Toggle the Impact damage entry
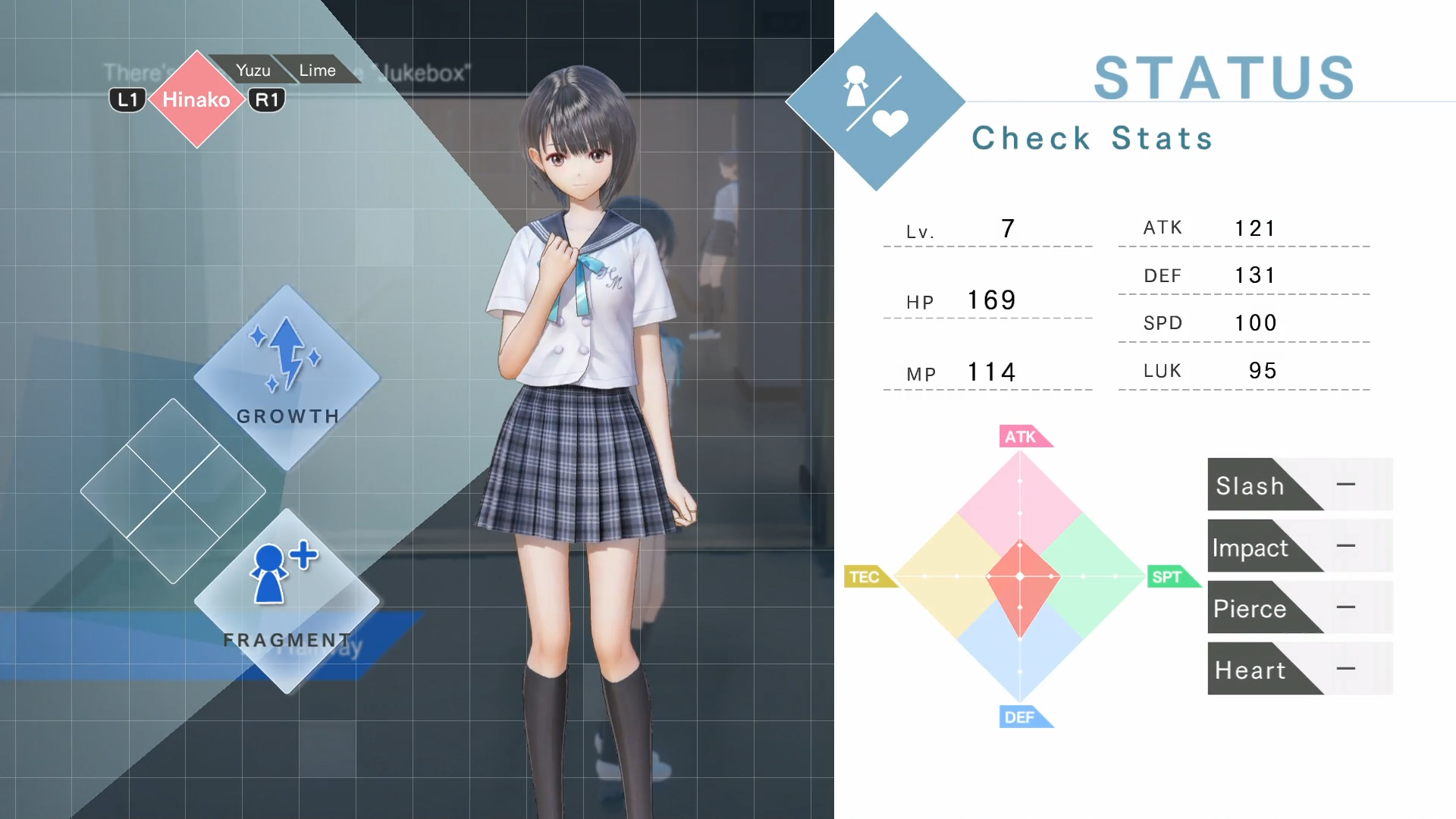Viewport: 1456px width, 819px height. 1298,547
